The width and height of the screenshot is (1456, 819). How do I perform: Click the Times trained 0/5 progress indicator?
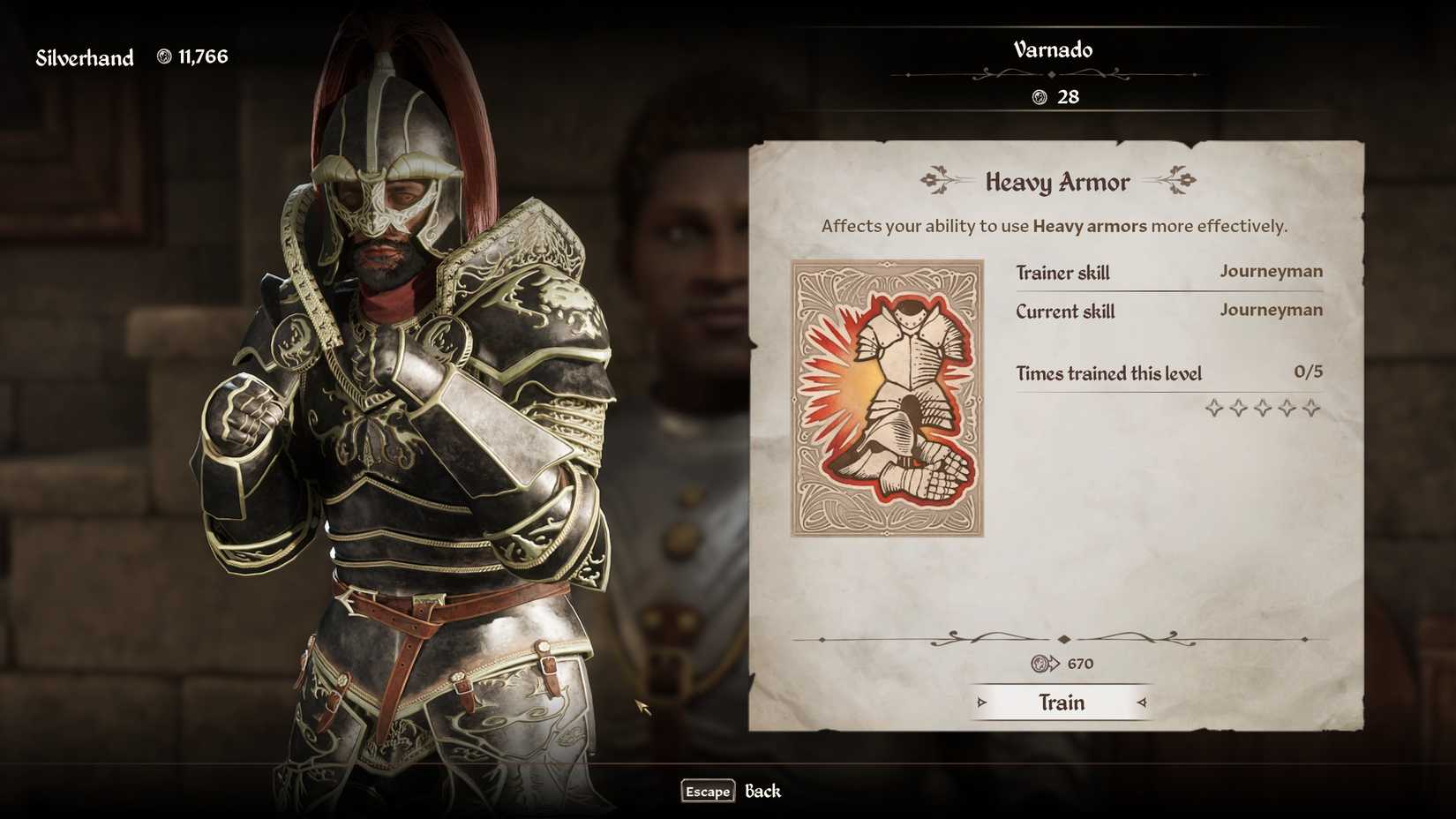tap(1310, 372)
